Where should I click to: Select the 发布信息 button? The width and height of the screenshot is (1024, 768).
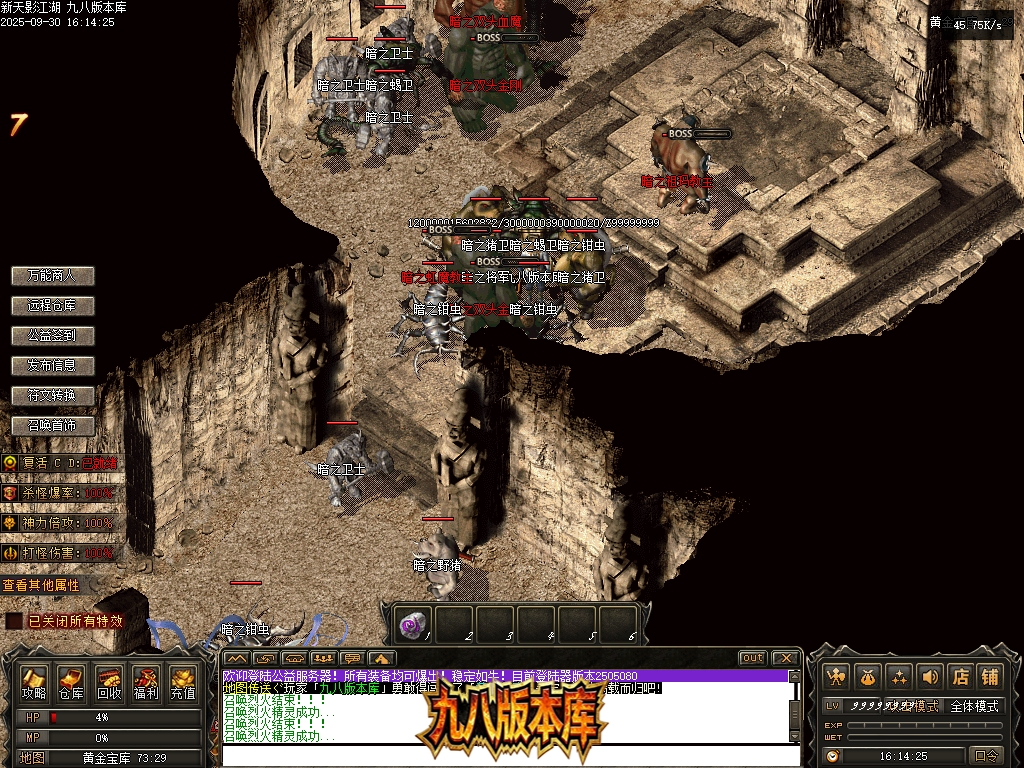52,365
